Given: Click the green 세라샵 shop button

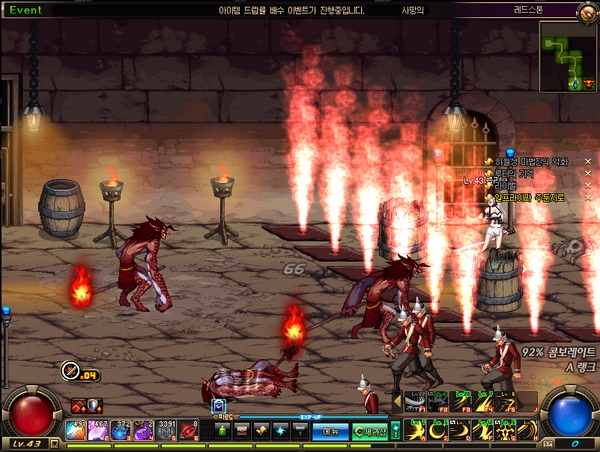Looking at the screenshot, I should [x=368, y=430].
